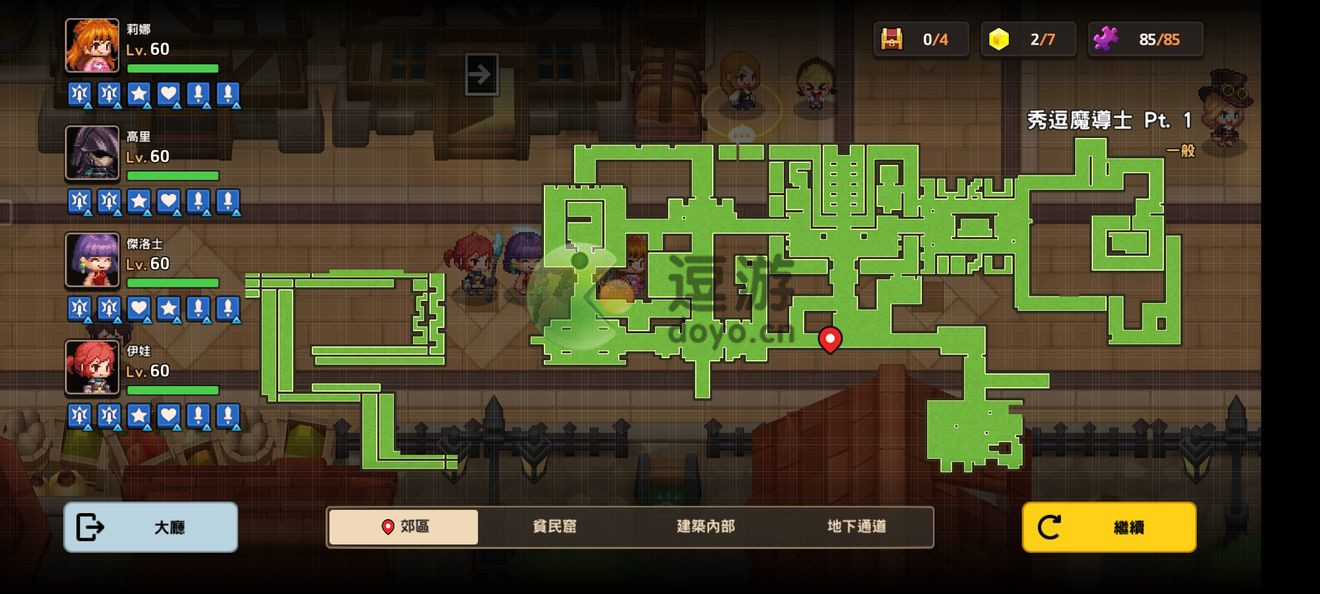Continue the stage with 繼續 button
Image resolution: width=1320 pixels, height=594 pixels.
click(1109, 527)
